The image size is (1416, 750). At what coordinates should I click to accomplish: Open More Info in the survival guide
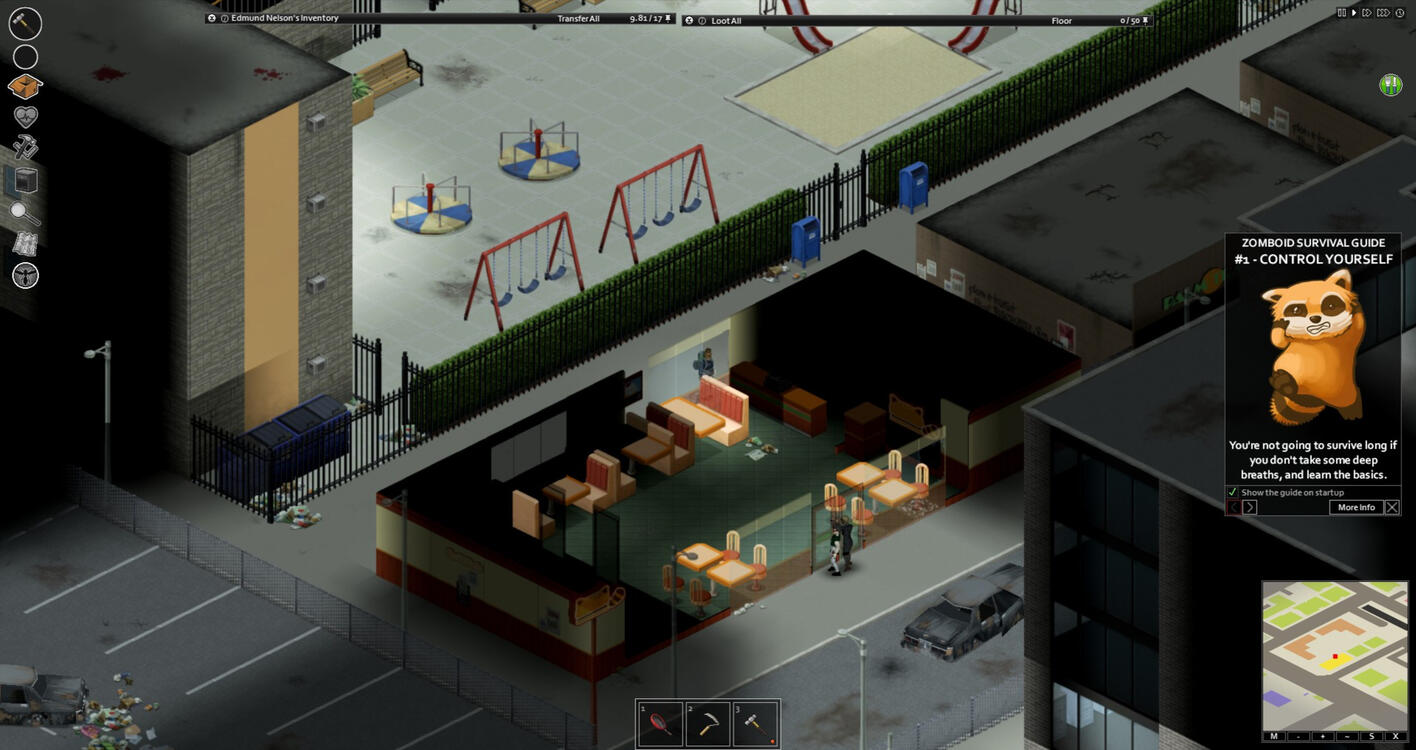1355,507
